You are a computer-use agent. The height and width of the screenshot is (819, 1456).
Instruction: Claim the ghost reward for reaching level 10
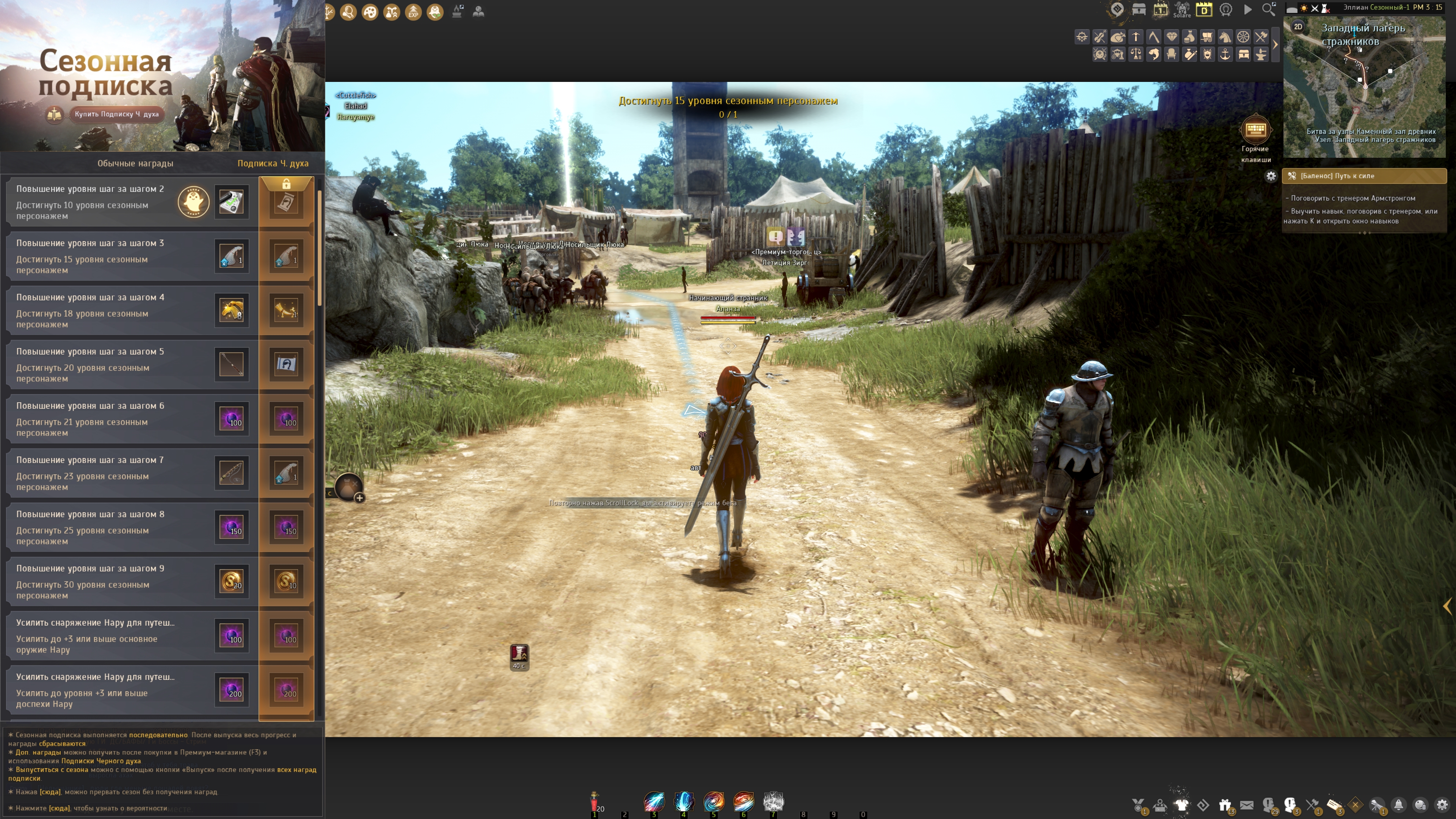(x=193, y=202)
